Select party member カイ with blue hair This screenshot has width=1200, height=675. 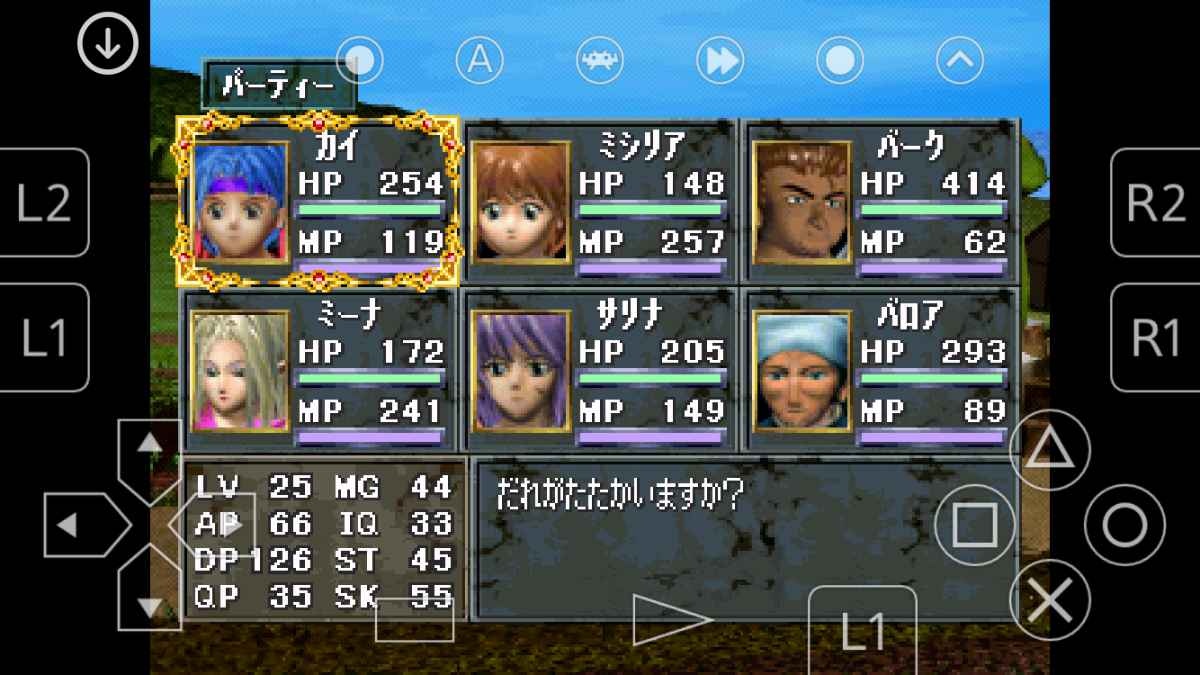pyautogui.click(x=317, y=201)
